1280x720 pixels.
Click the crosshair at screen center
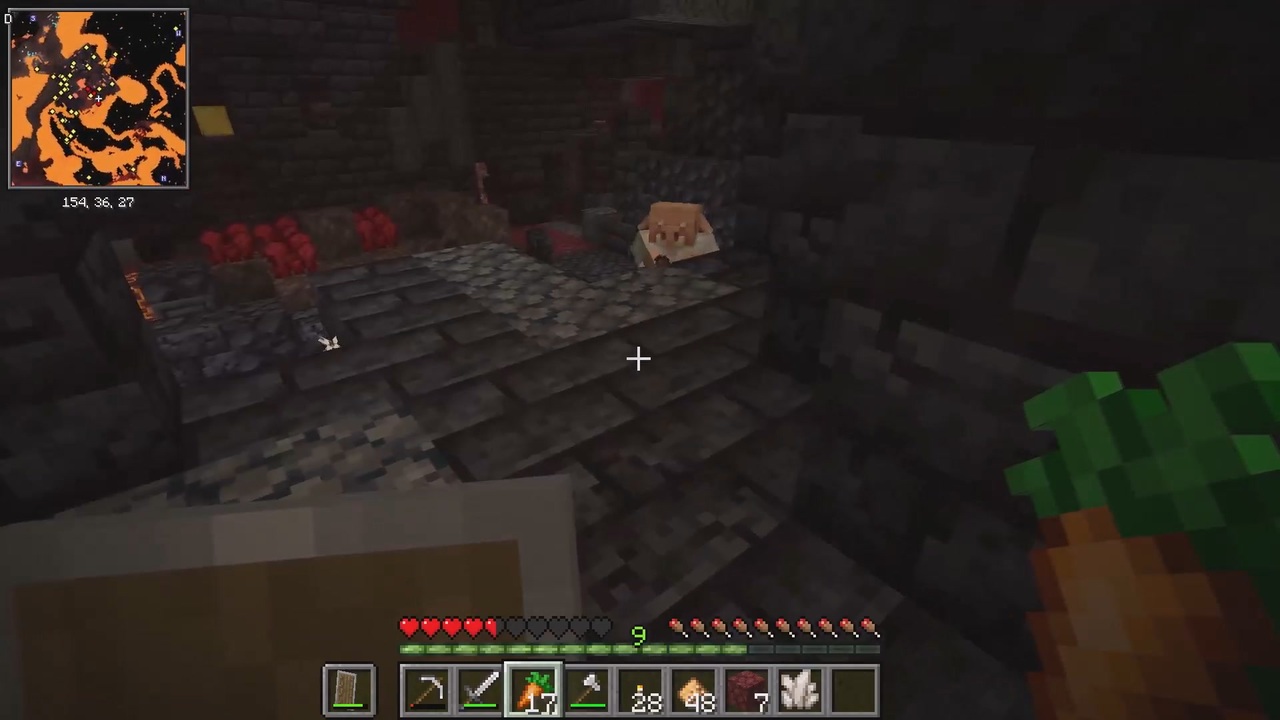pyautogui.click(x=640, y=359)
